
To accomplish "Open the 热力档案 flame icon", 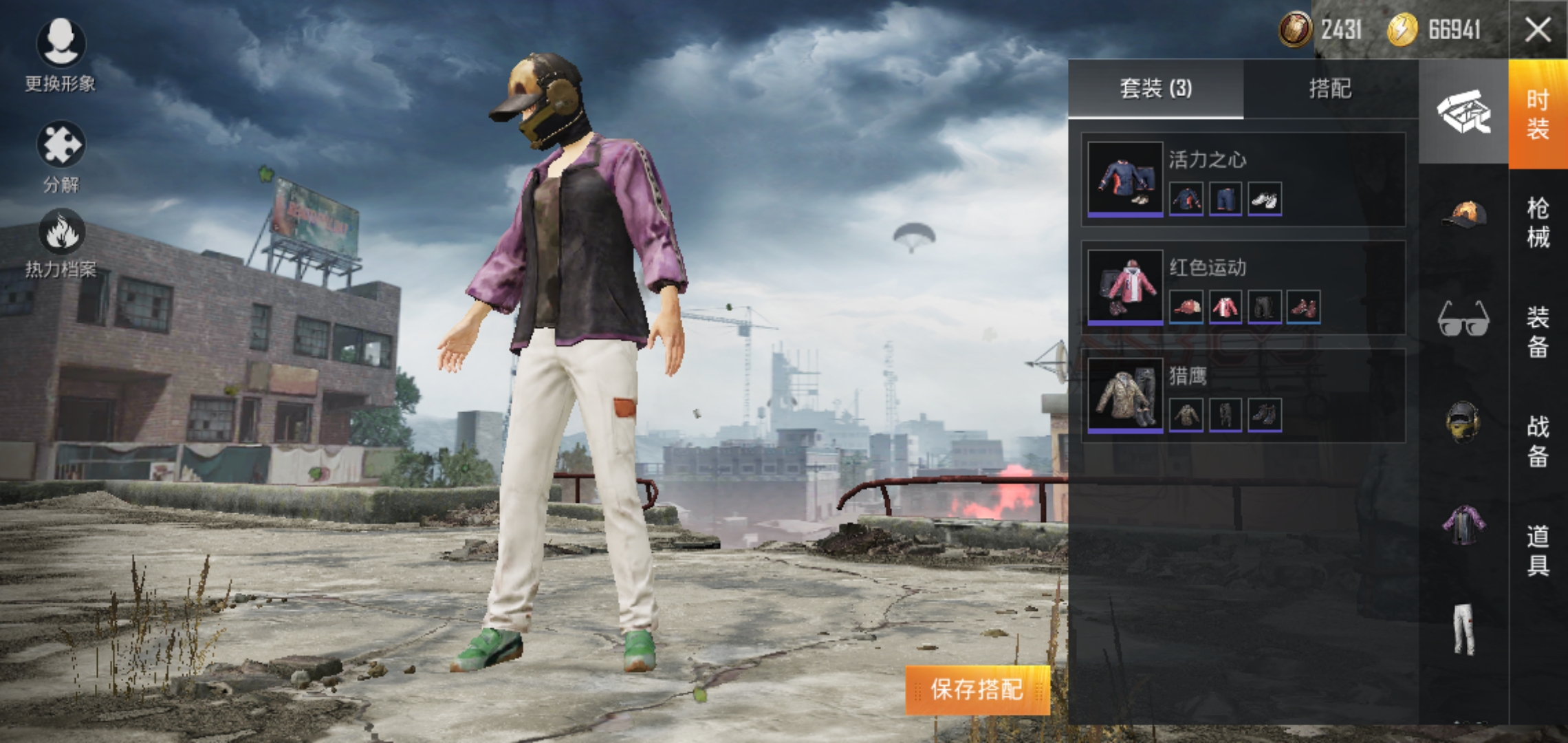I will tap(61, 242).
